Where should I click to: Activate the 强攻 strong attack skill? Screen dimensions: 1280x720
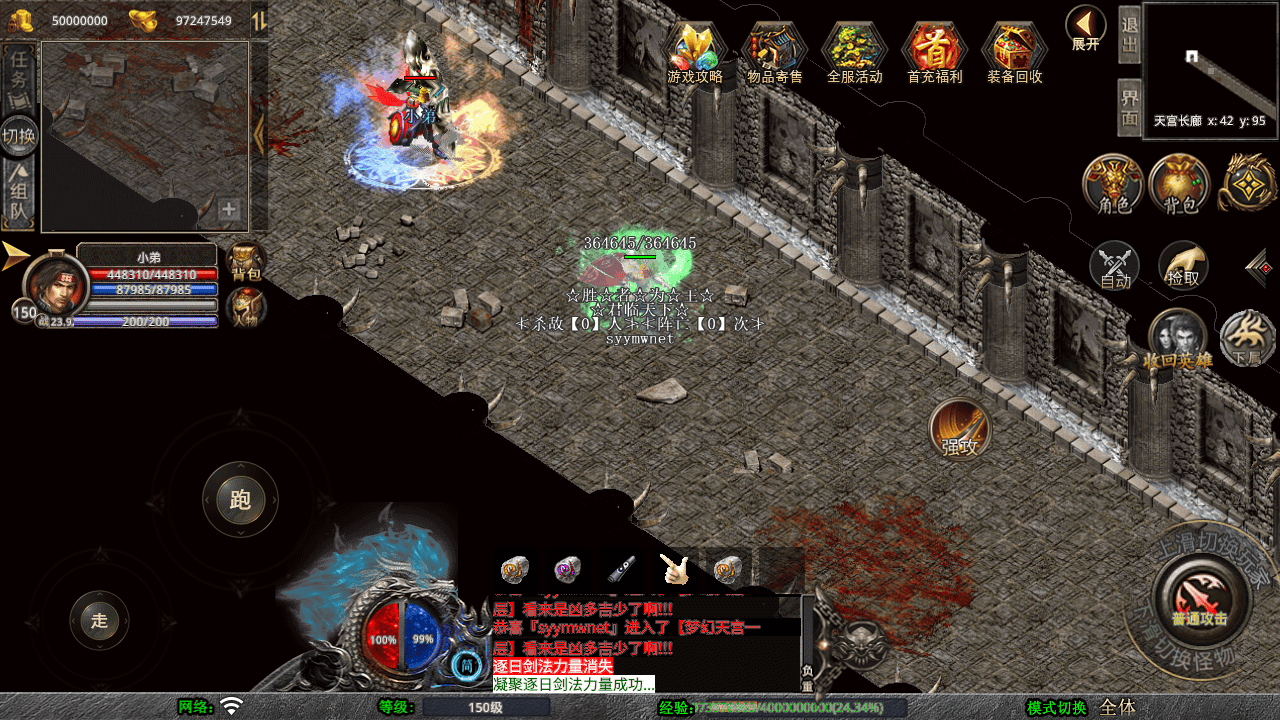pyautogui.click(x=960, y=429)
